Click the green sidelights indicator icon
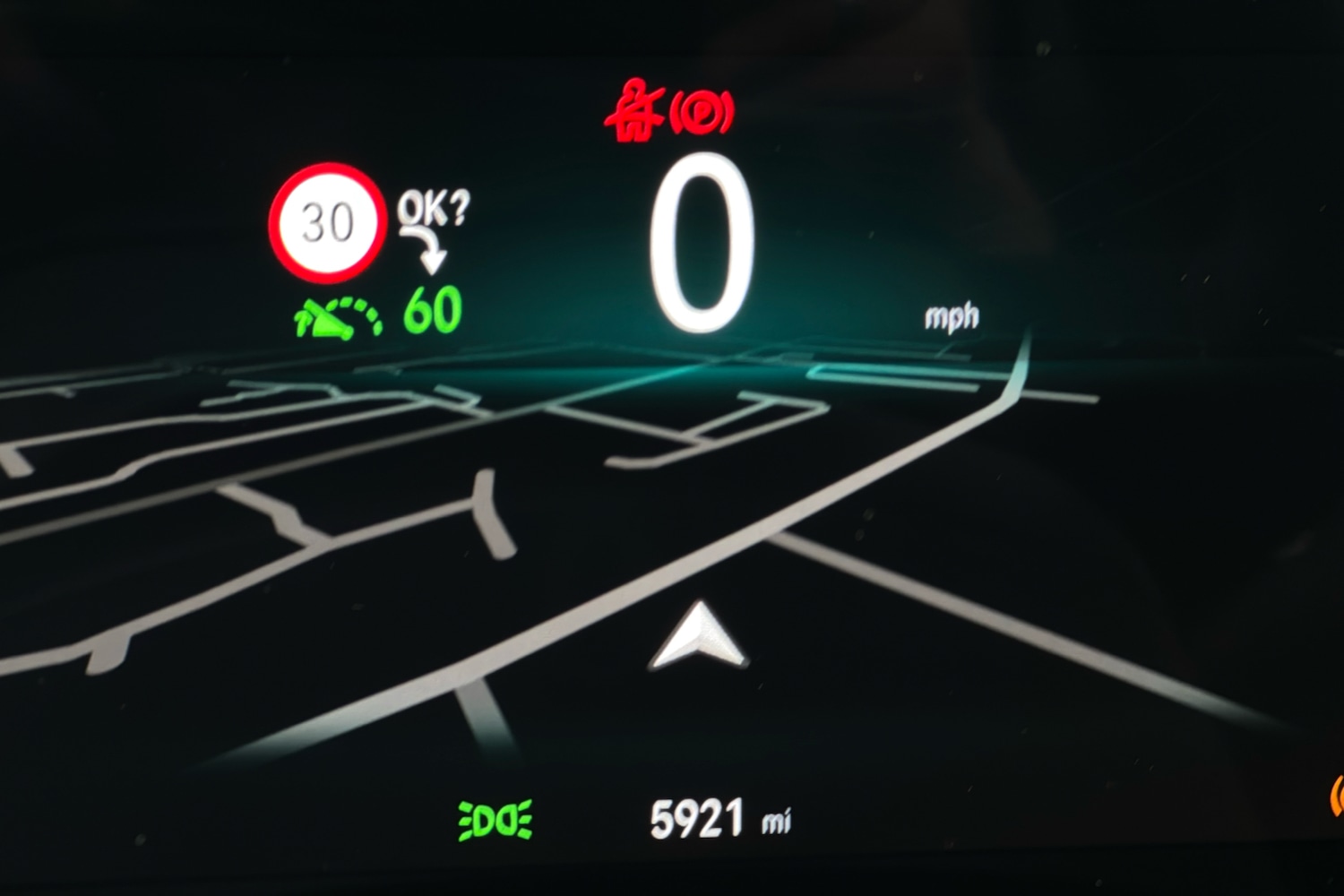 (495, 820)
